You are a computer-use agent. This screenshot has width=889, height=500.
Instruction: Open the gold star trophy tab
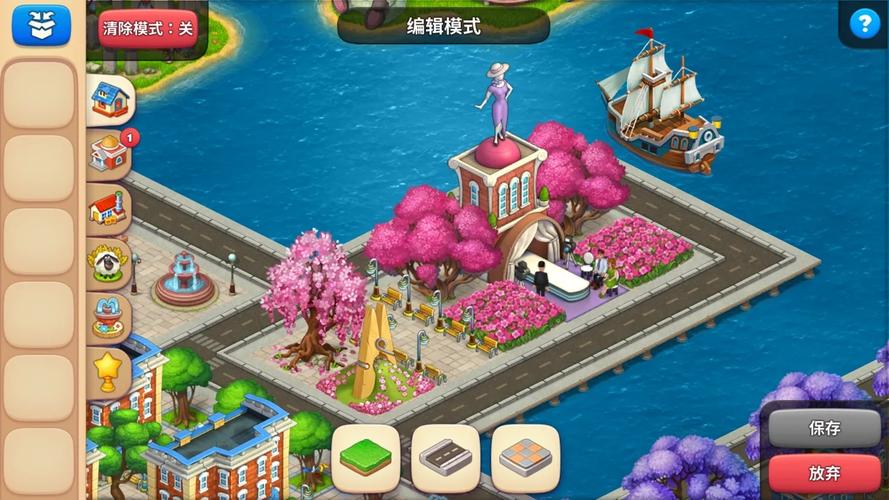pos(108,372)
